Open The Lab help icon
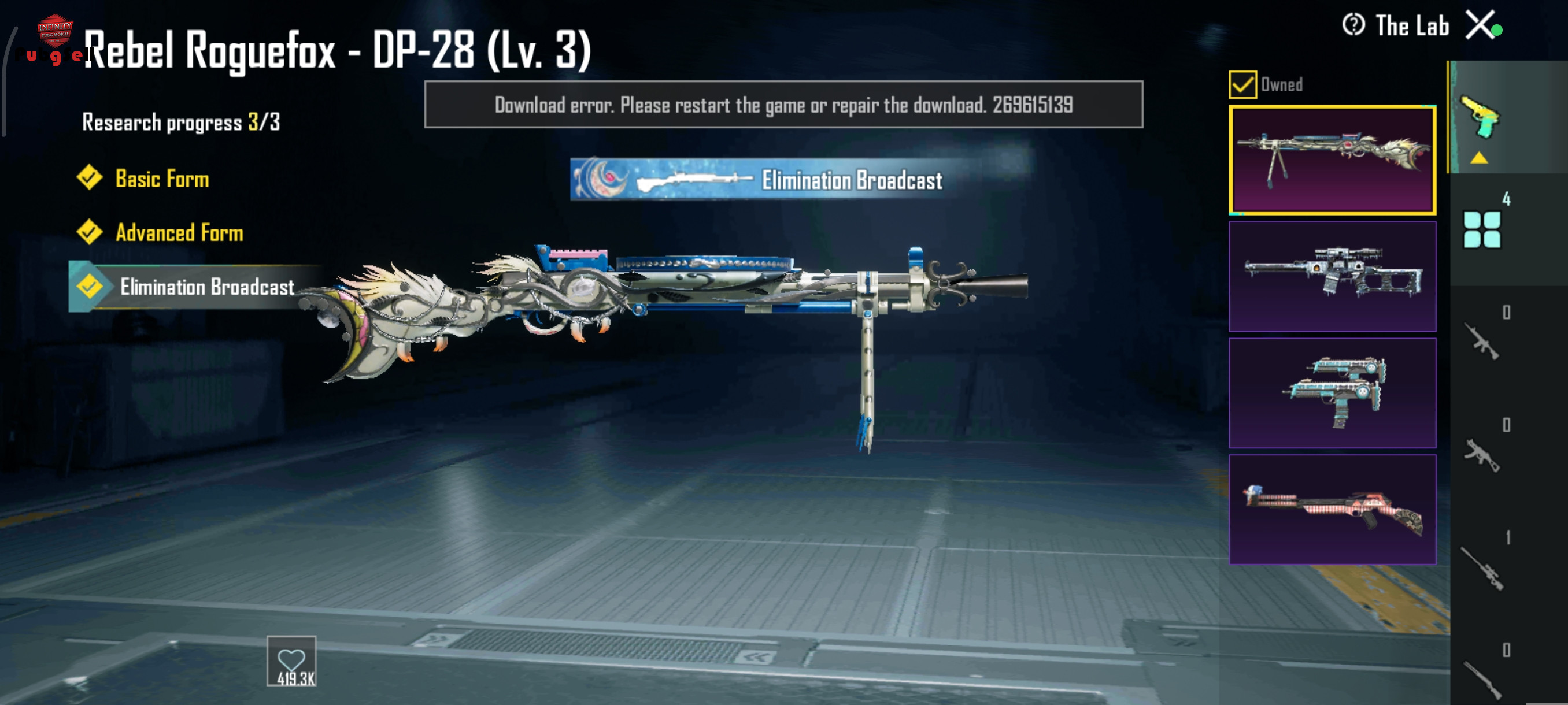Screen dimensions: 1568x705 [x=1353, y=25]
